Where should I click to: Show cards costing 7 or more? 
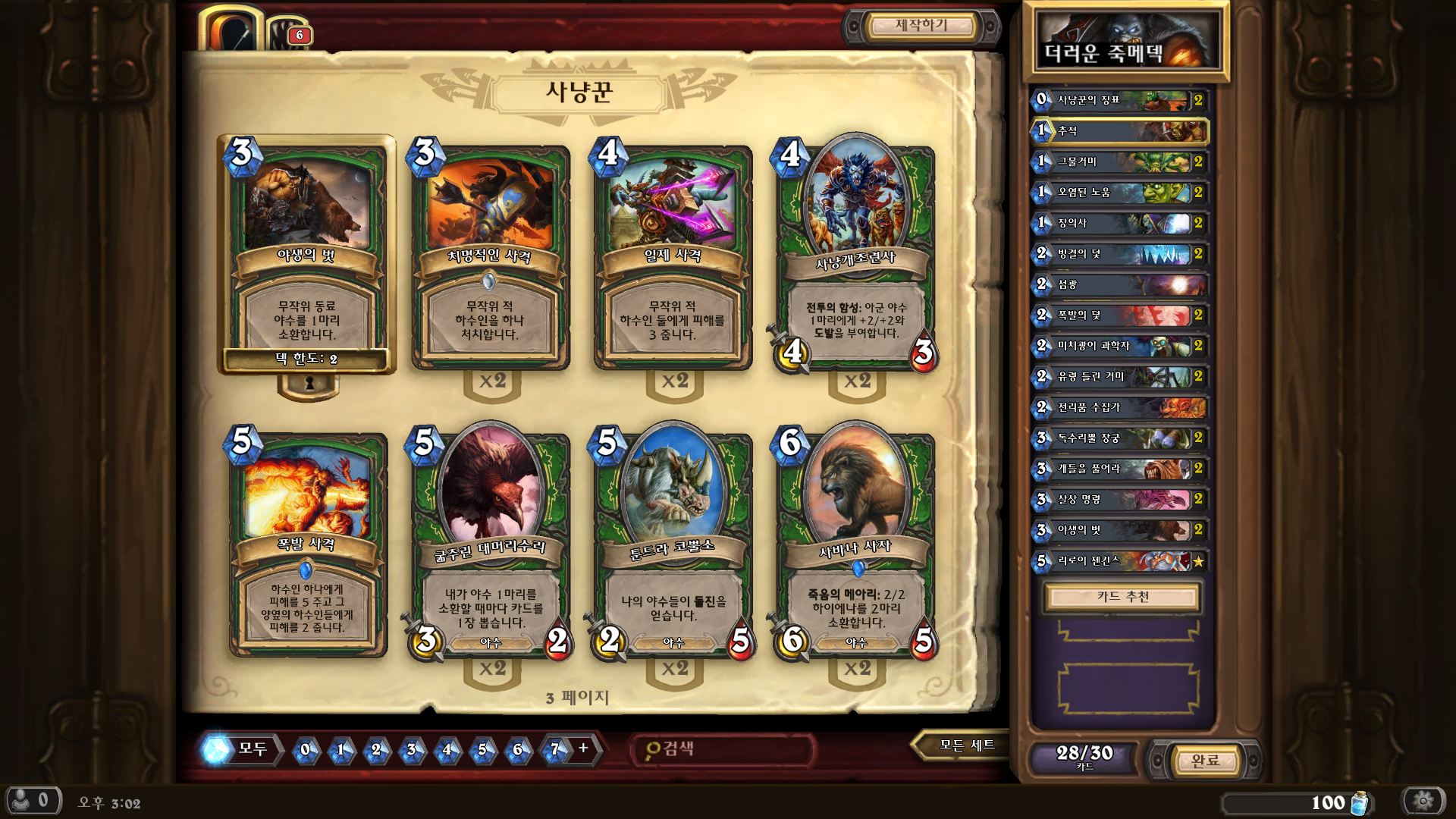click(x=565, y=749)
